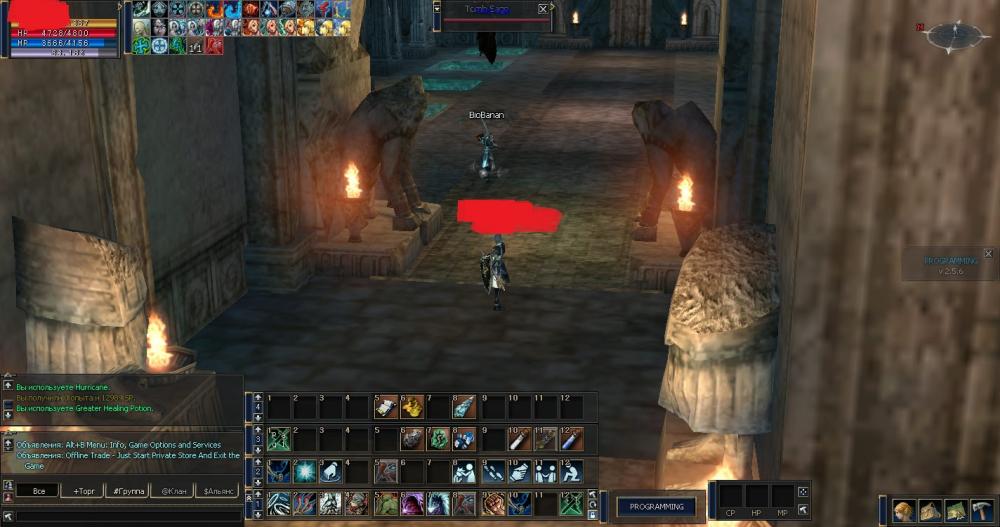Open the hammer system menu icon

coord(982,510)
